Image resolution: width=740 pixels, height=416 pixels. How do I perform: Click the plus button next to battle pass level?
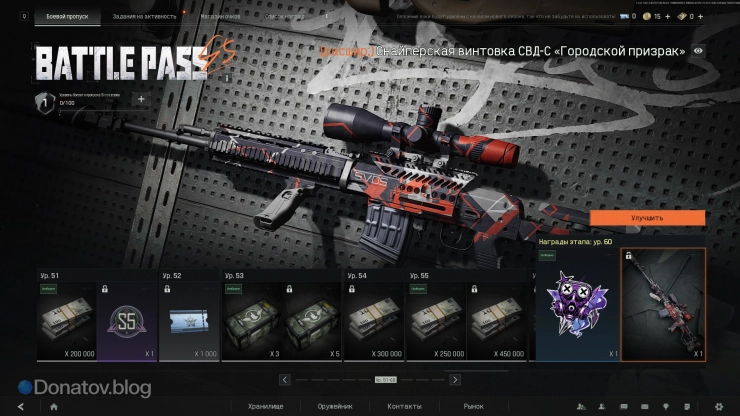click(x=140, y=99)
